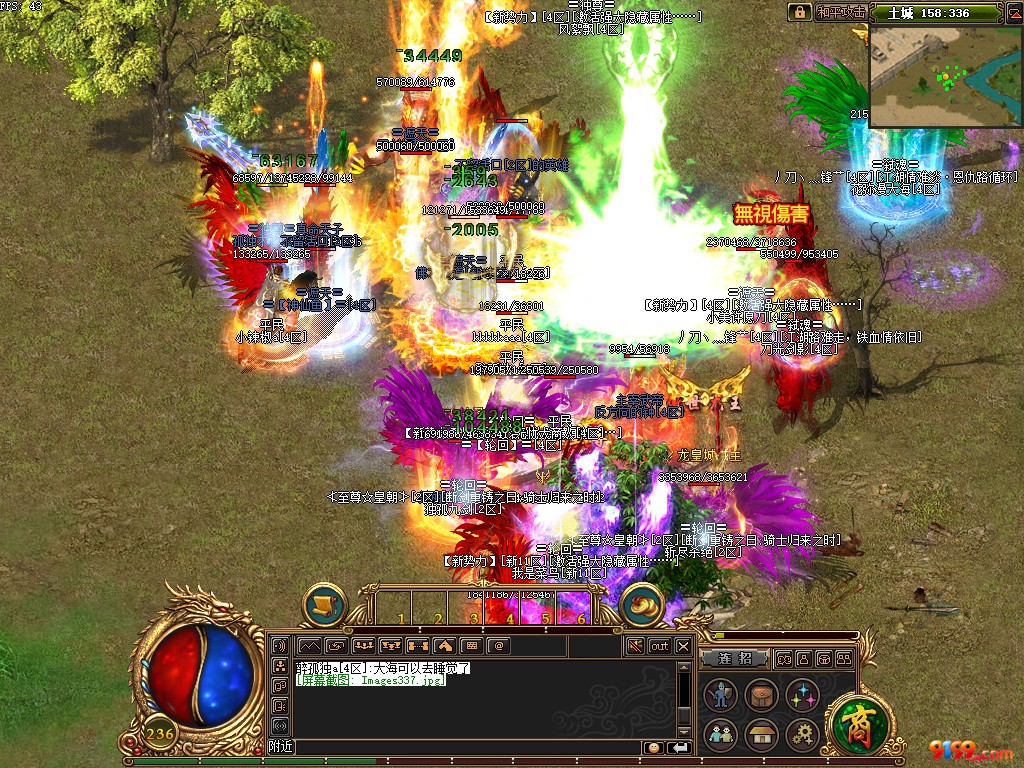
Task: Toggle the padlock lock button
Action: tap(799, 13)
